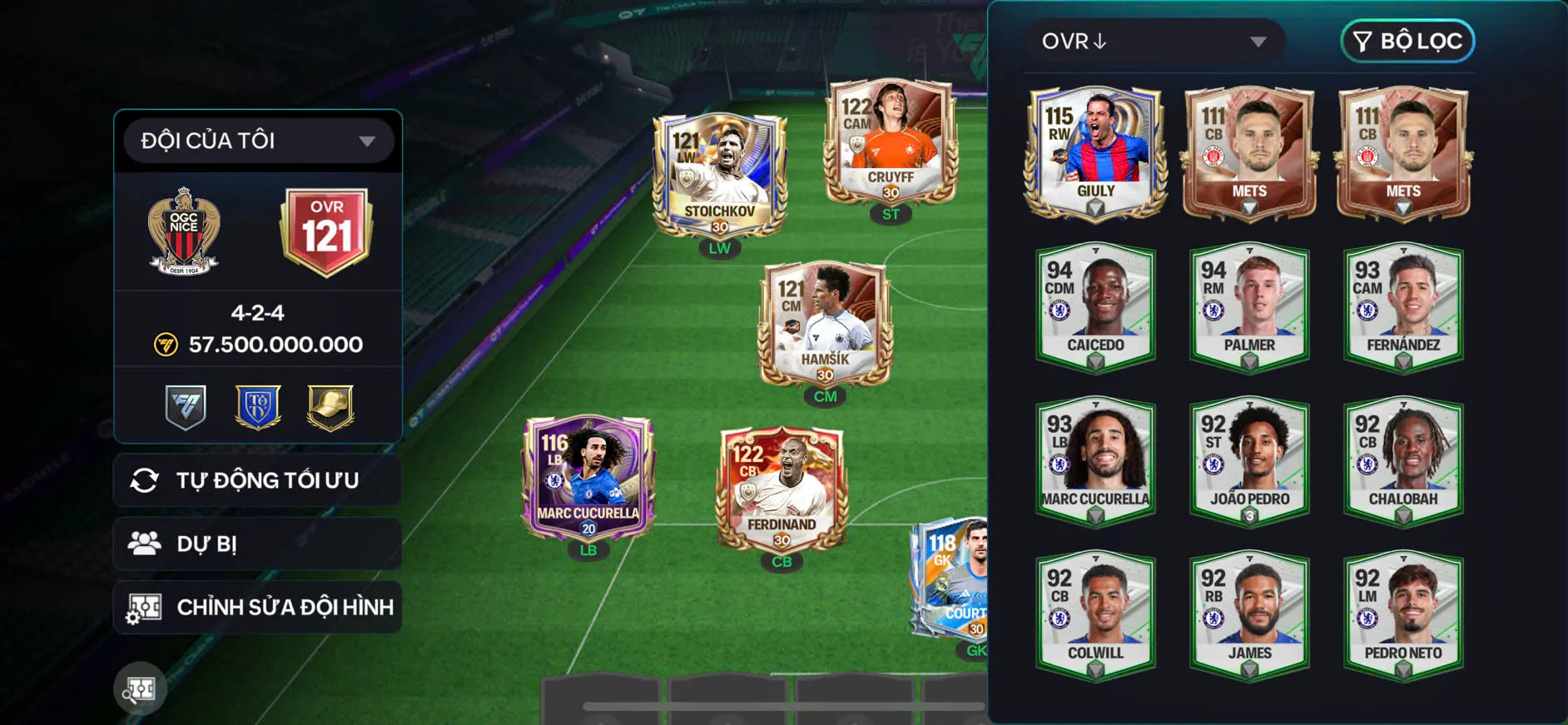Open the BỘ LỌC filter
Image resolution: width=1568 pixels, height=725 pixels.
click(x=1407, y=42)
